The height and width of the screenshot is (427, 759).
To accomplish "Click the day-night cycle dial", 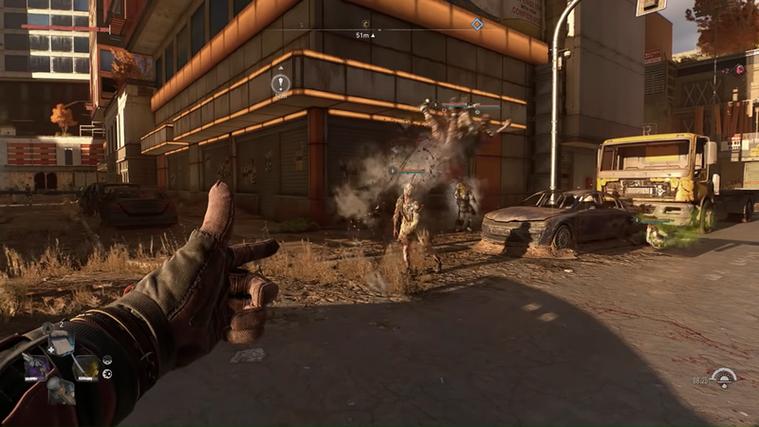I will pyautogui.click(x=722, y=377).
